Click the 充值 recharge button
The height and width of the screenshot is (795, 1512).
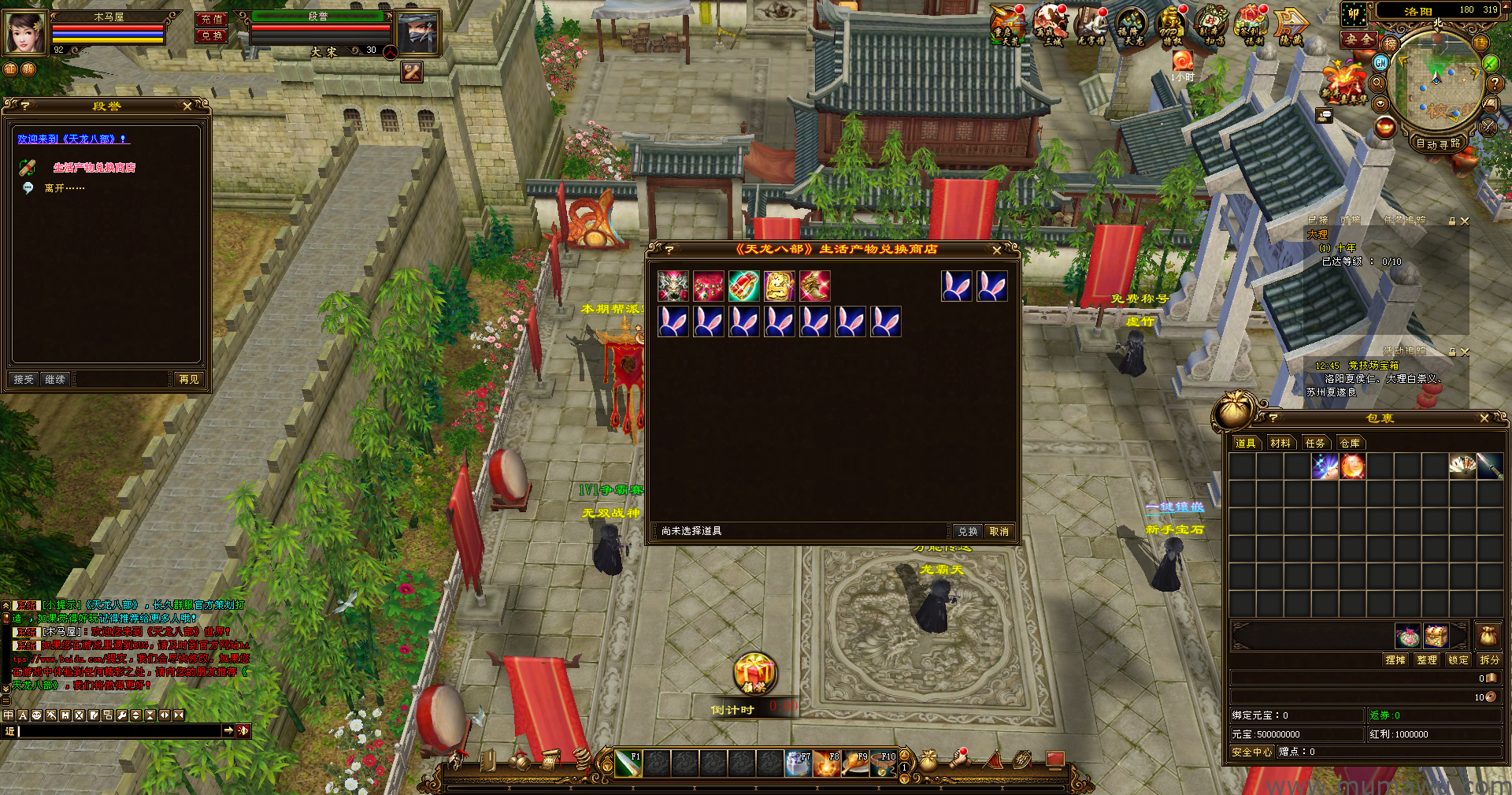tap(211, 19)
